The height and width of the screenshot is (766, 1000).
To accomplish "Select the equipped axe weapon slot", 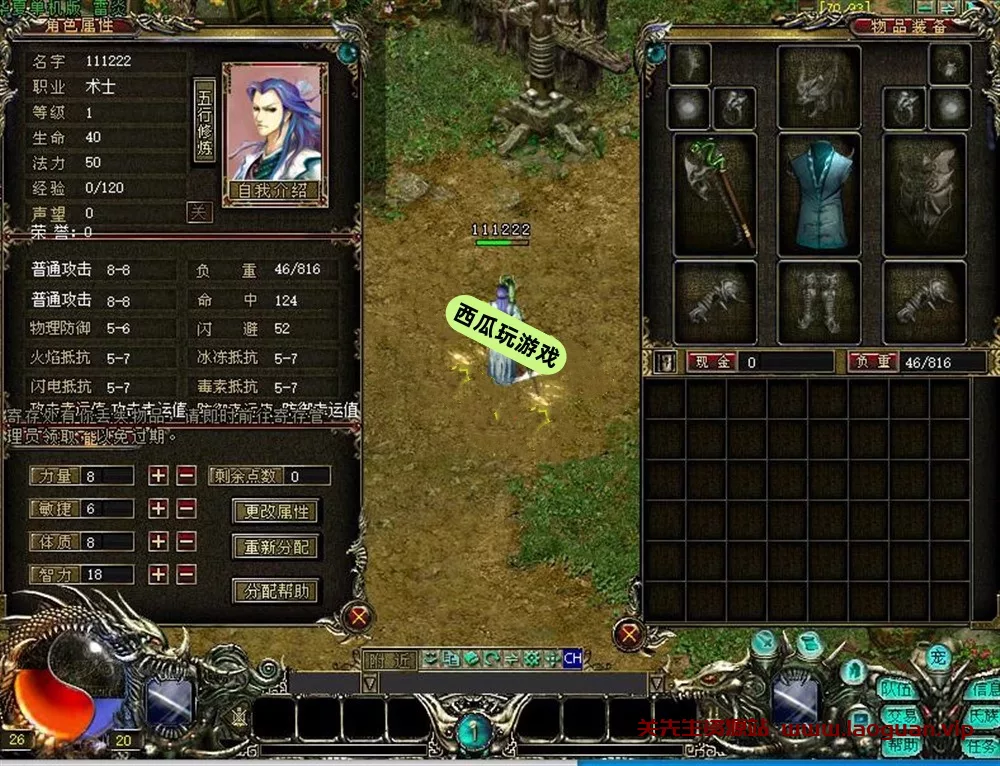I will coord(714,196).
